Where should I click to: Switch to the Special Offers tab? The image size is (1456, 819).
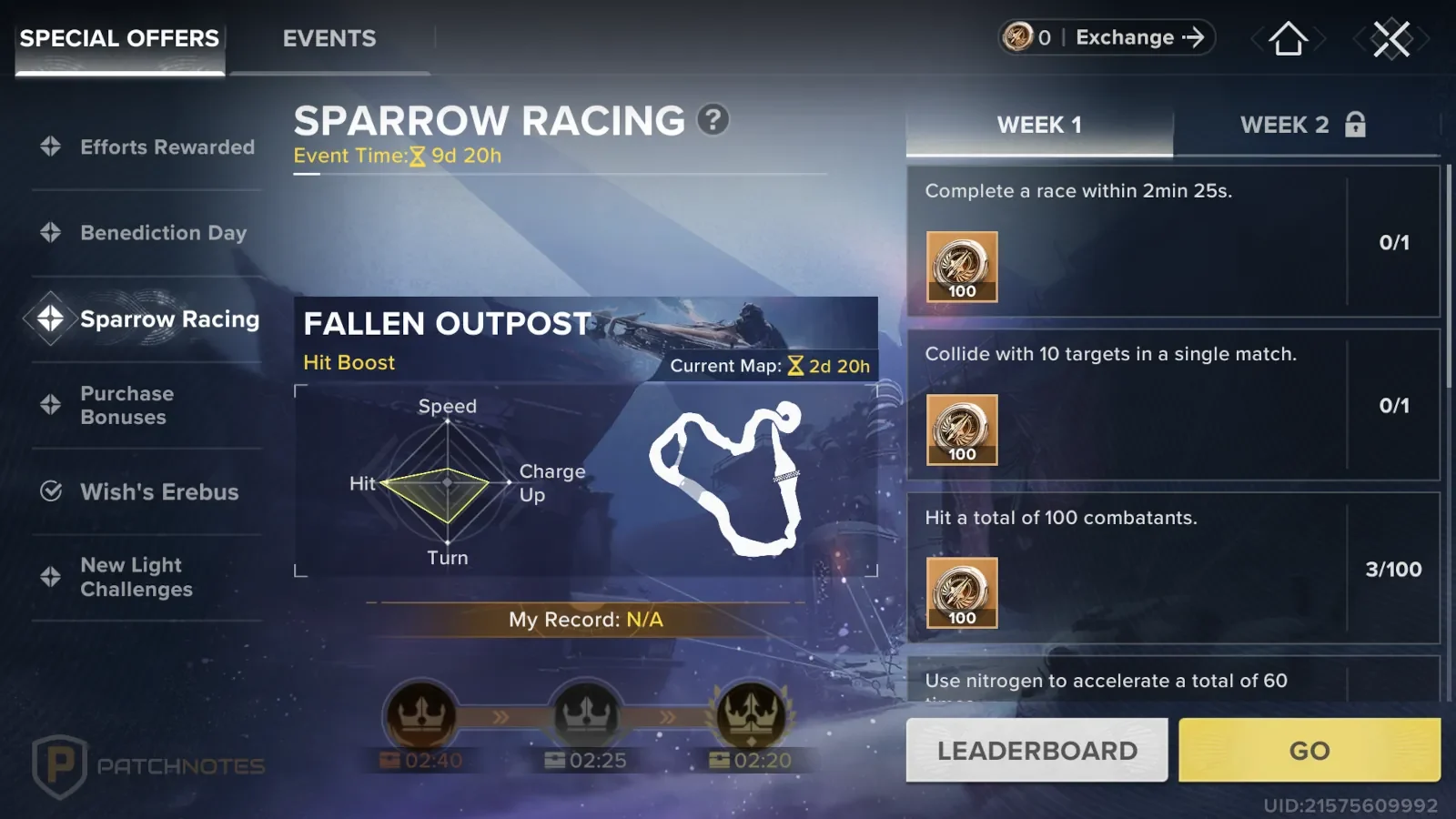point(119,39)
